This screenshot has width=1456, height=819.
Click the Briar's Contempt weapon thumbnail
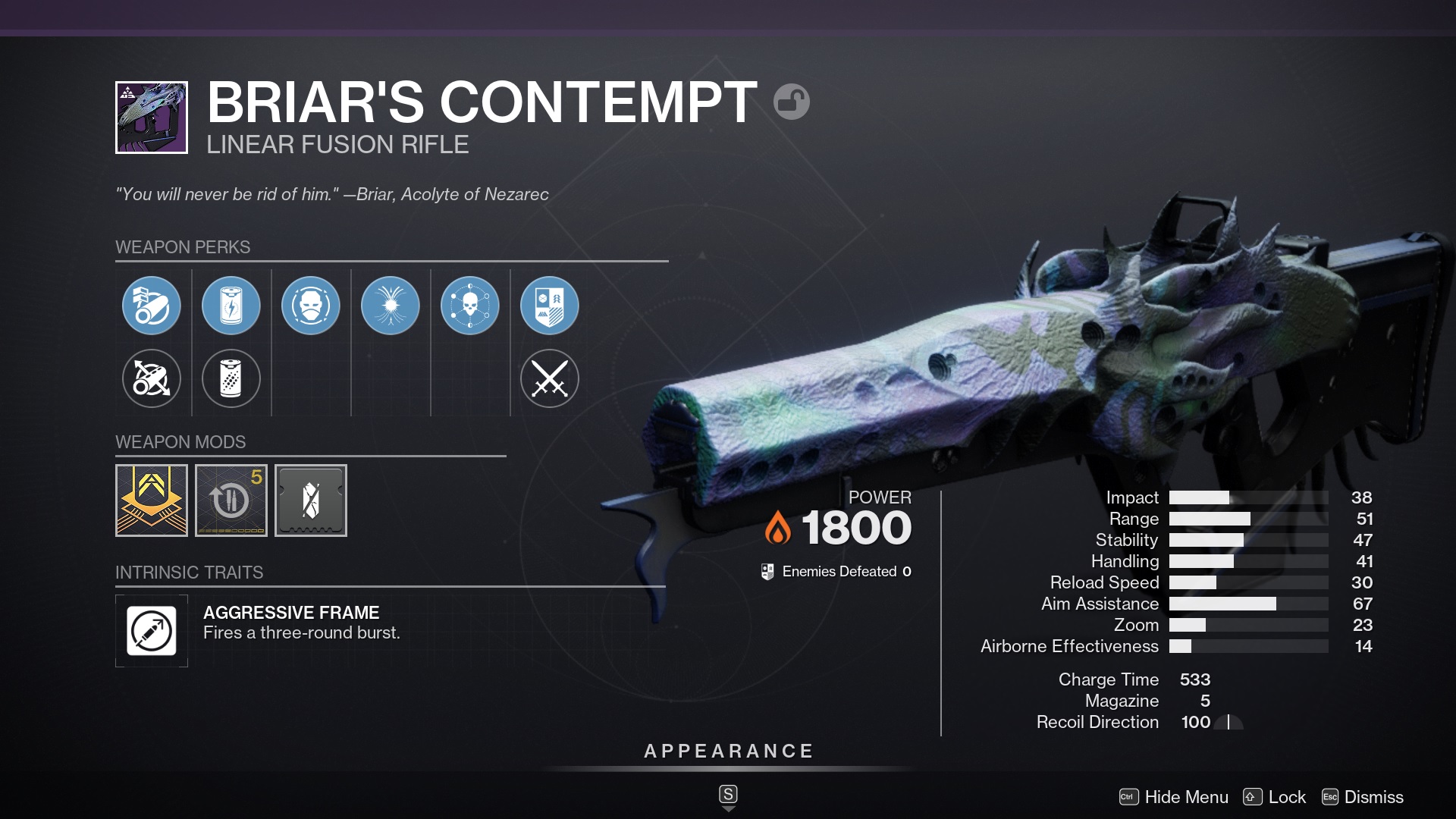click(152, 118)
